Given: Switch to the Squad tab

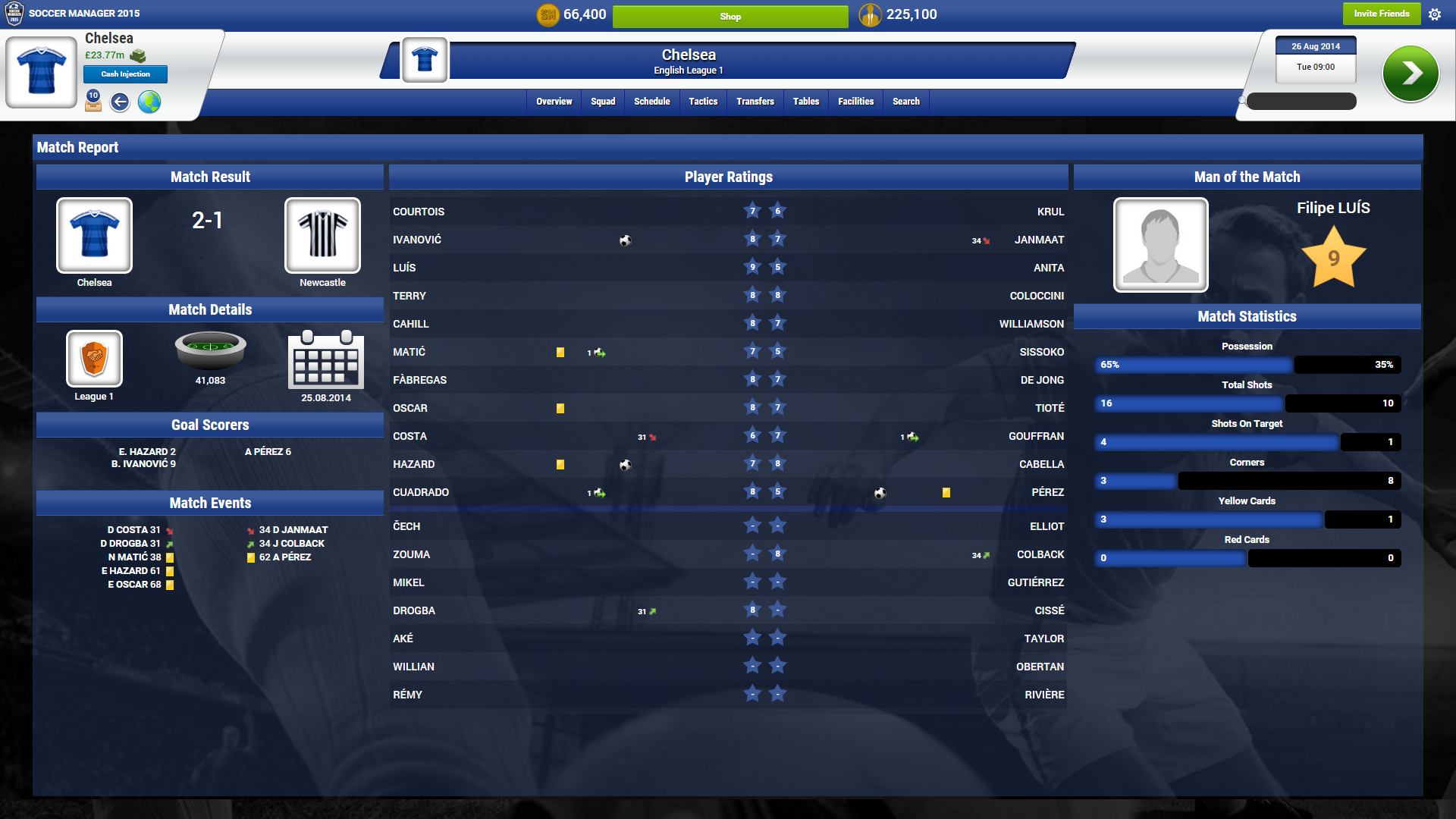Looking at the screenshot, I should (x=603, y=101).
